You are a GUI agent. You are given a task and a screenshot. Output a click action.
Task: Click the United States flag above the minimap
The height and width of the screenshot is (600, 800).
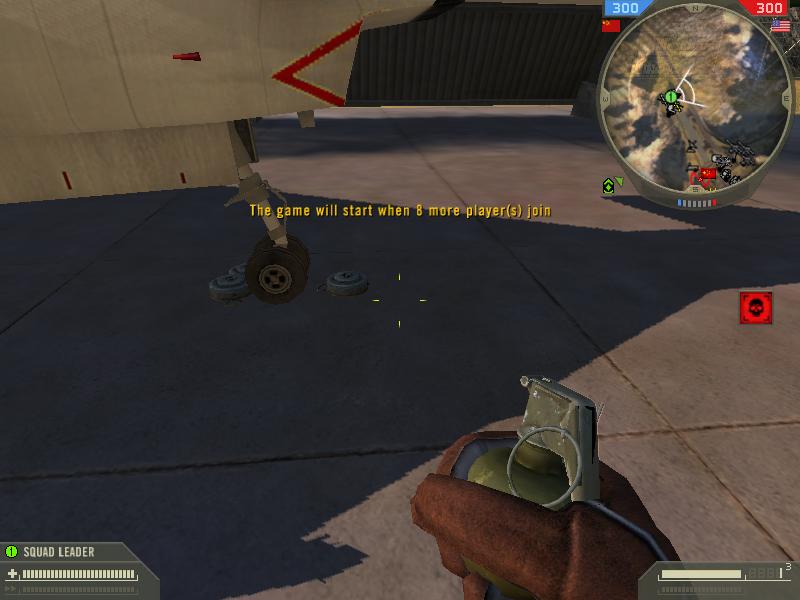[x=780, y=26]
